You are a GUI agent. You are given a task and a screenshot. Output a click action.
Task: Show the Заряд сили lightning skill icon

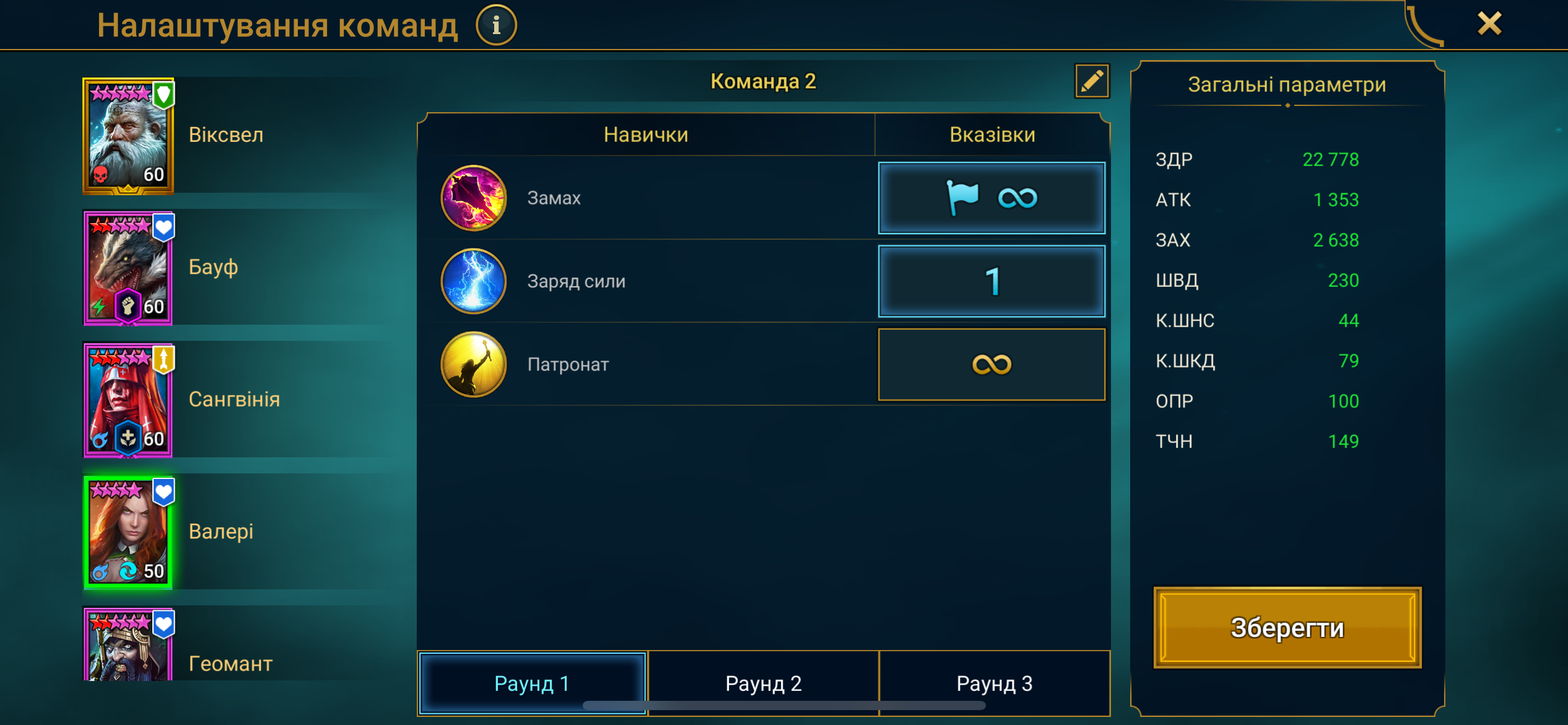474,281
